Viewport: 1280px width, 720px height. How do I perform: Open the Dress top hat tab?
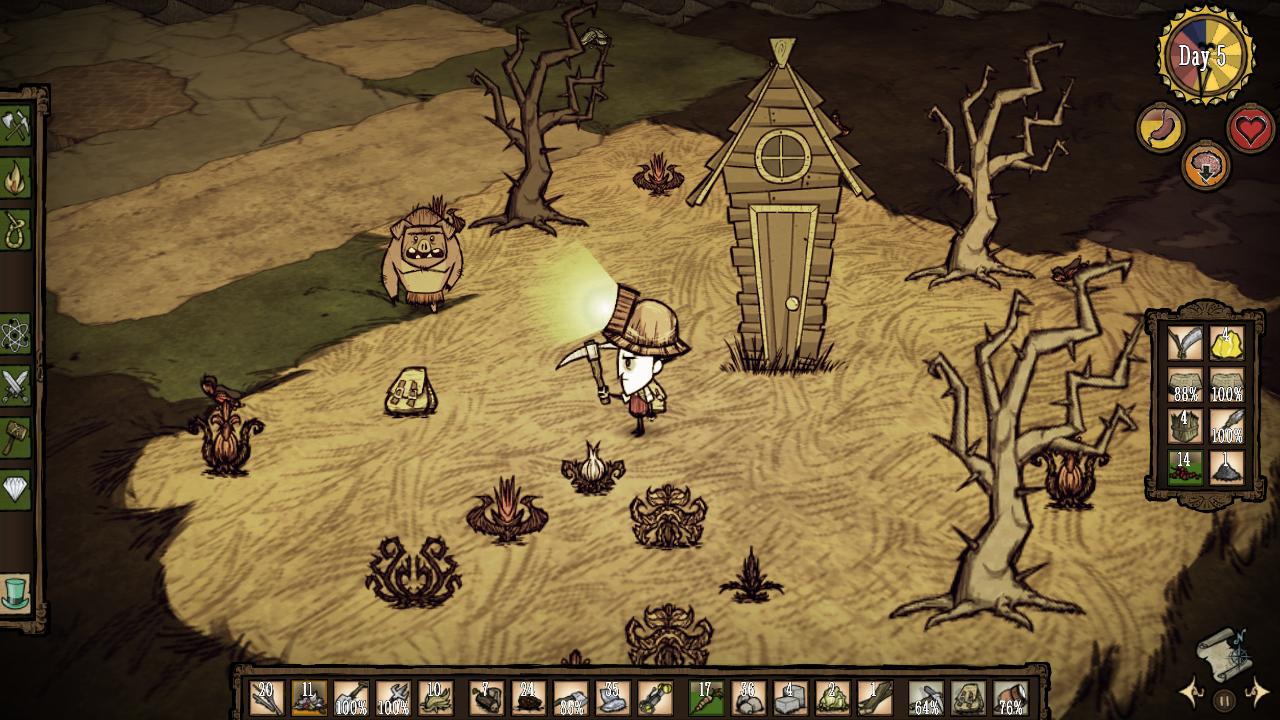click(15, 593)
